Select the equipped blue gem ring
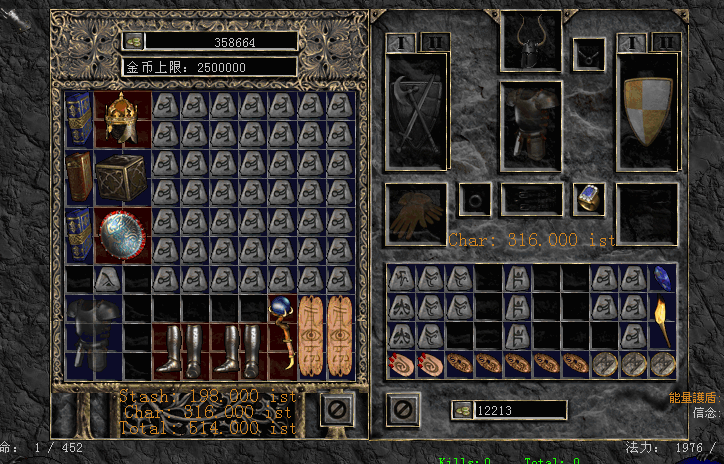724x464 pixels. [590, 198]
